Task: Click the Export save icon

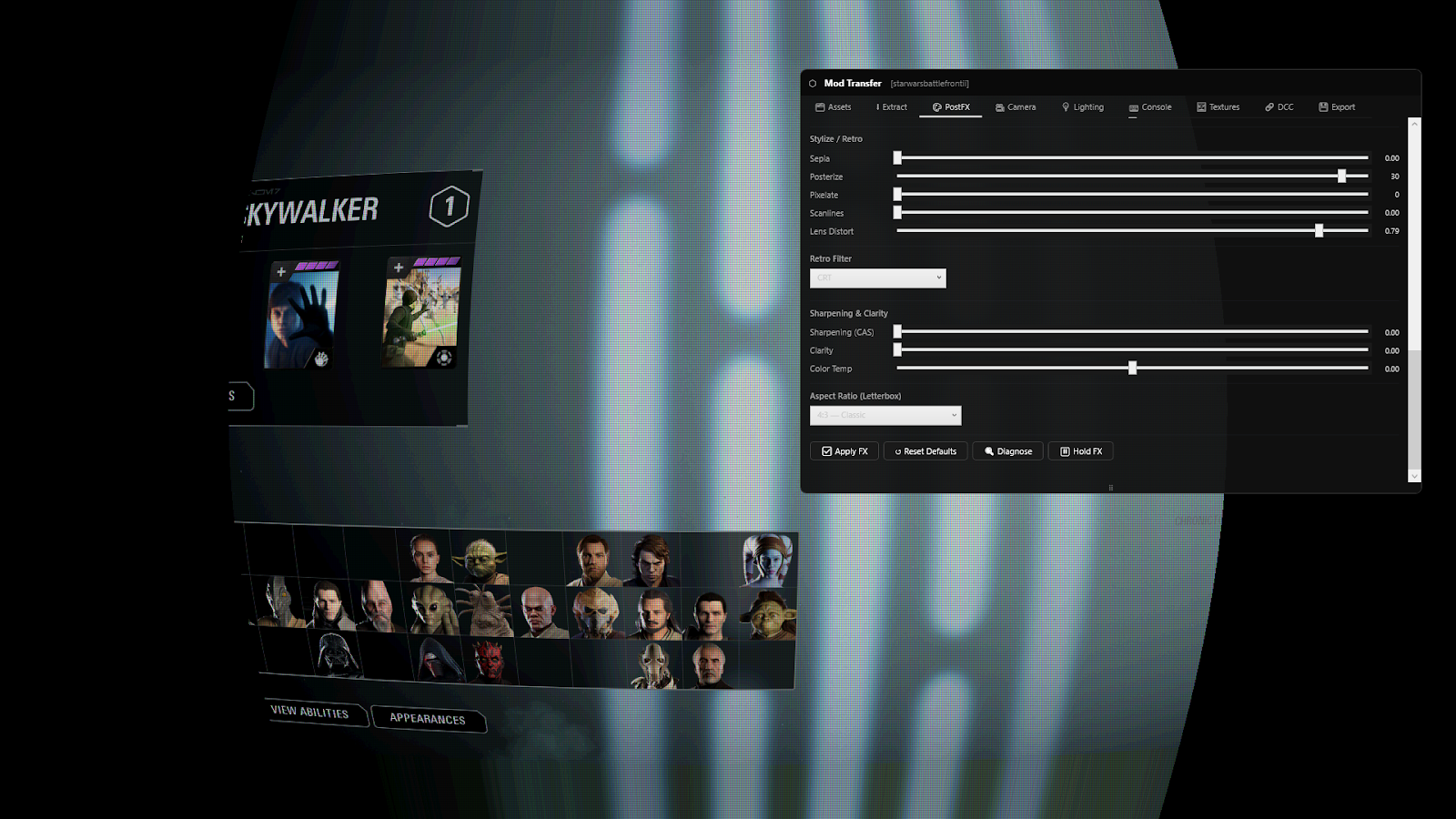Action: [1322, 106]
